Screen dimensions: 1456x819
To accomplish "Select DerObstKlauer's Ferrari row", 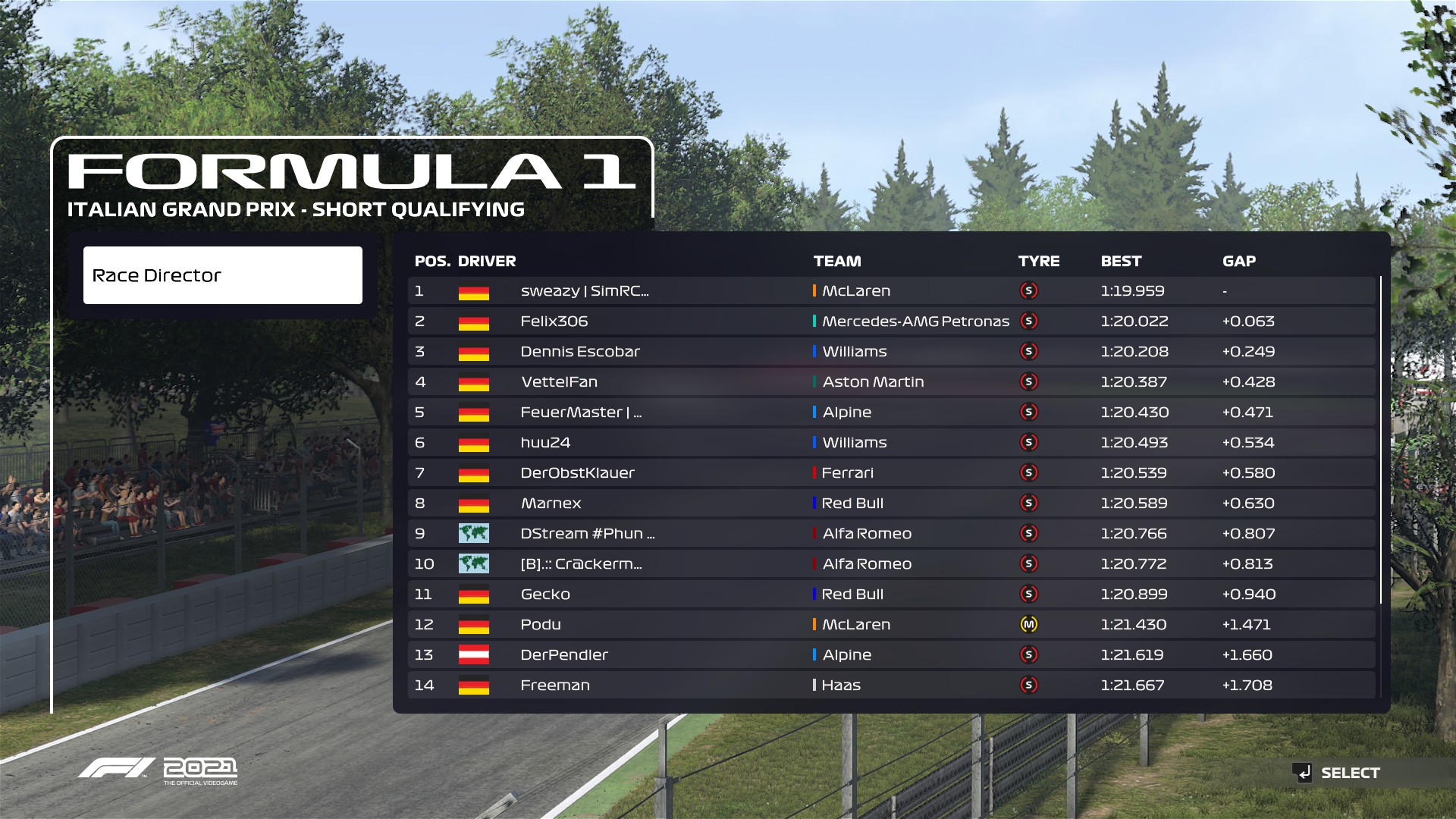I will coord(577,473).
